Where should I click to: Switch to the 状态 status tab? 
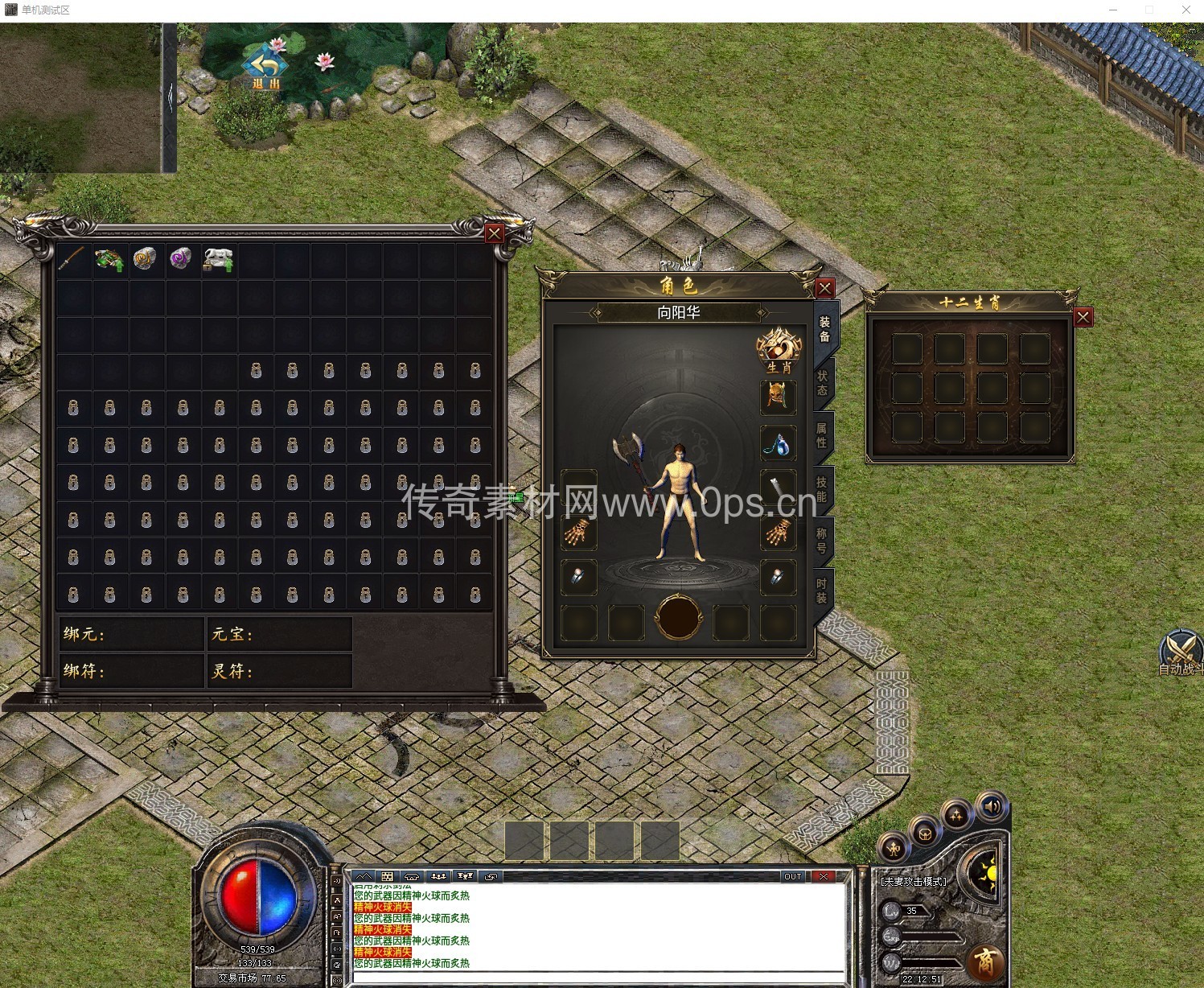tap(822, 382)
